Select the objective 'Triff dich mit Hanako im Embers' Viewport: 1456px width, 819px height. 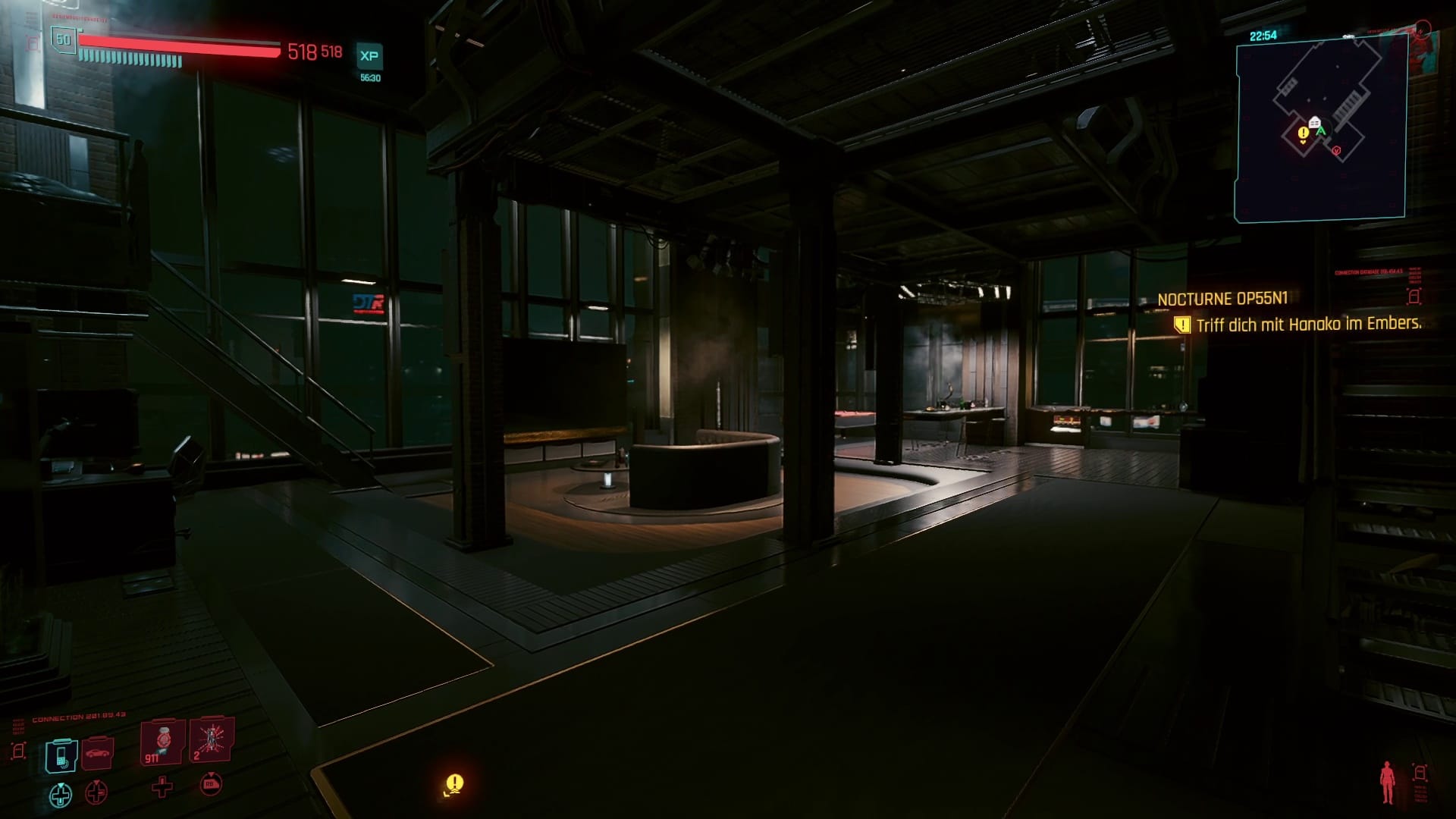1307,325
